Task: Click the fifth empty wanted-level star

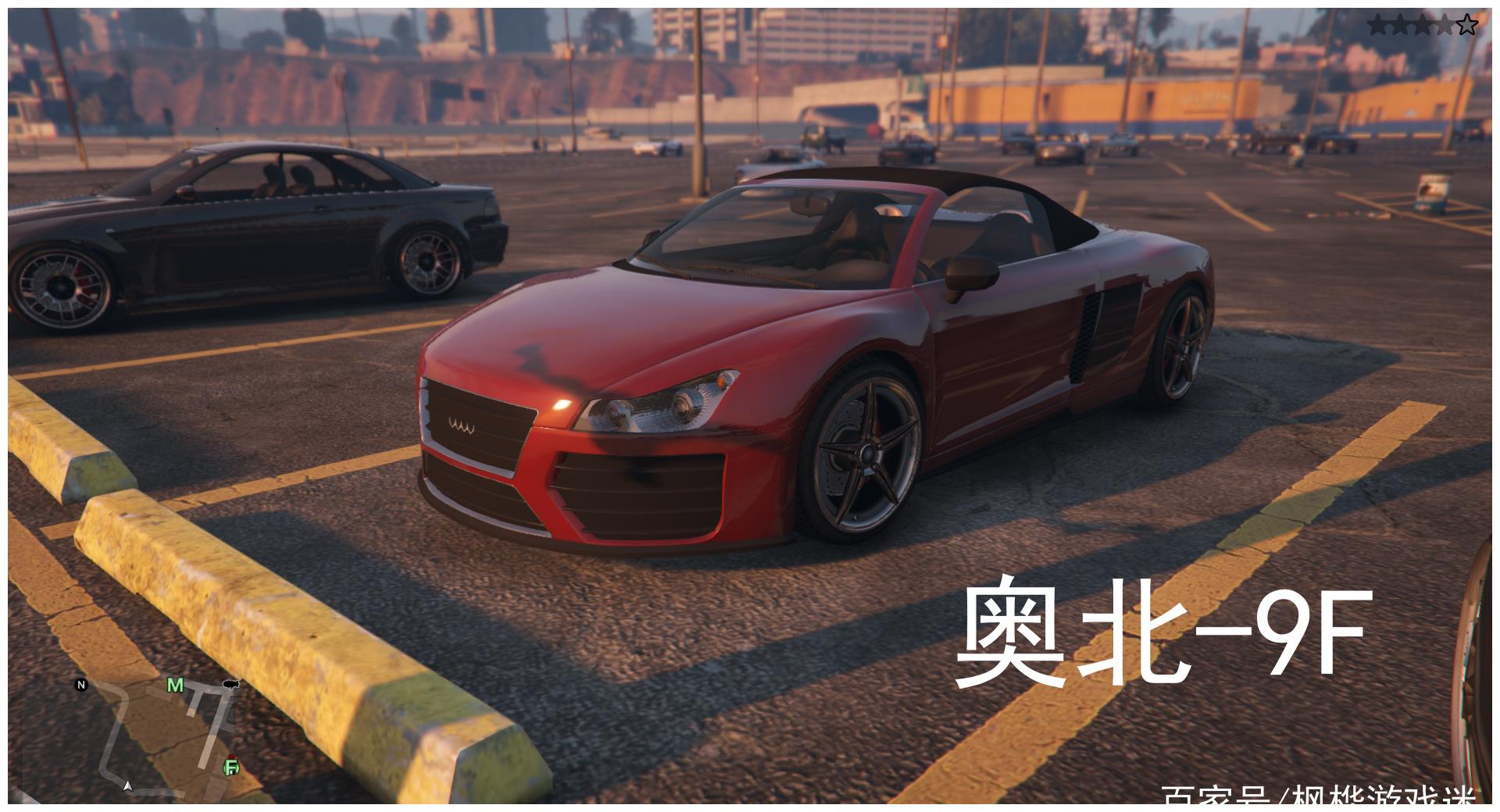Action: click(1467, 23)
